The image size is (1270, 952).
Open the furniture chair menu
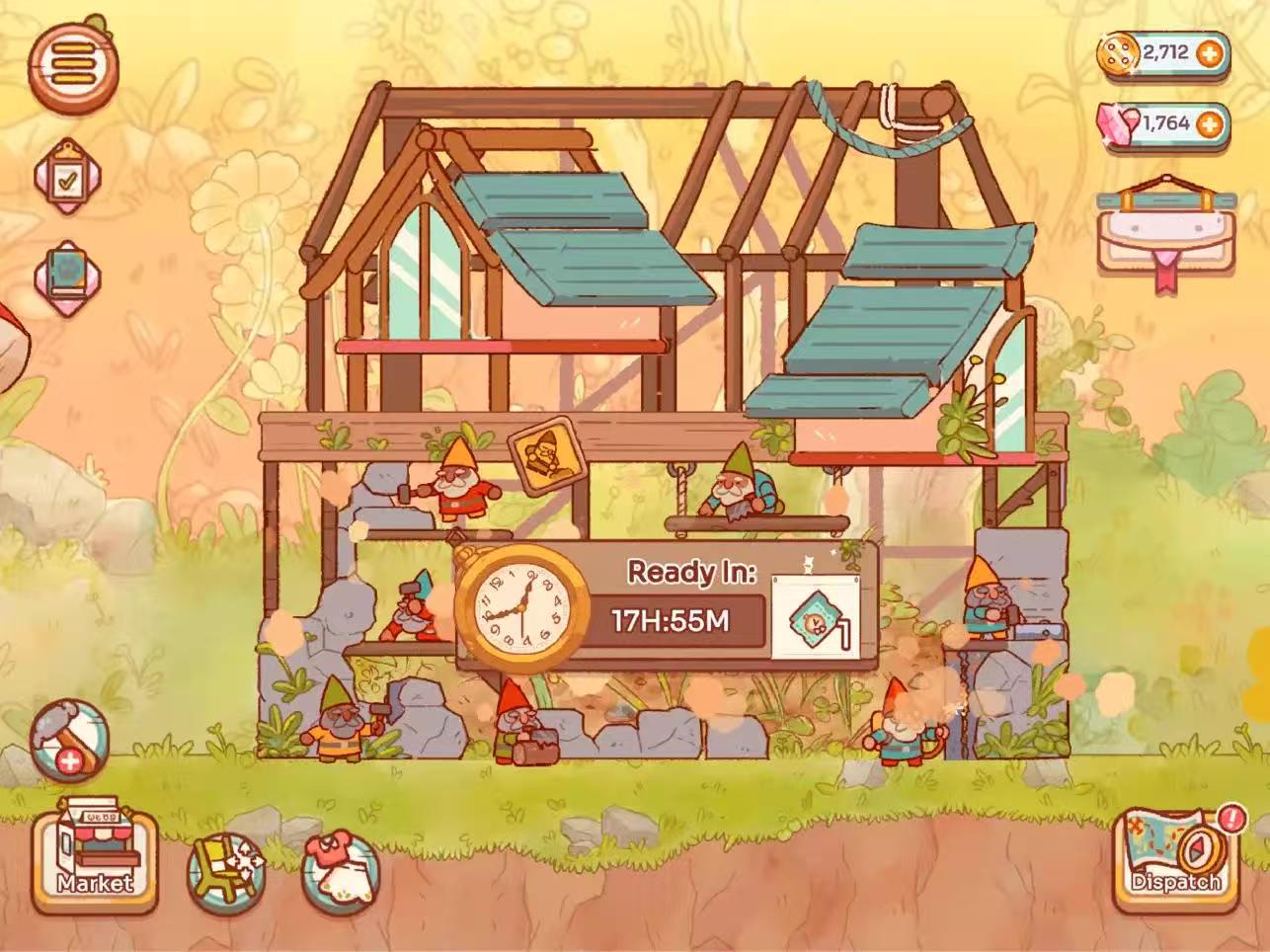[x=226, y=867]
